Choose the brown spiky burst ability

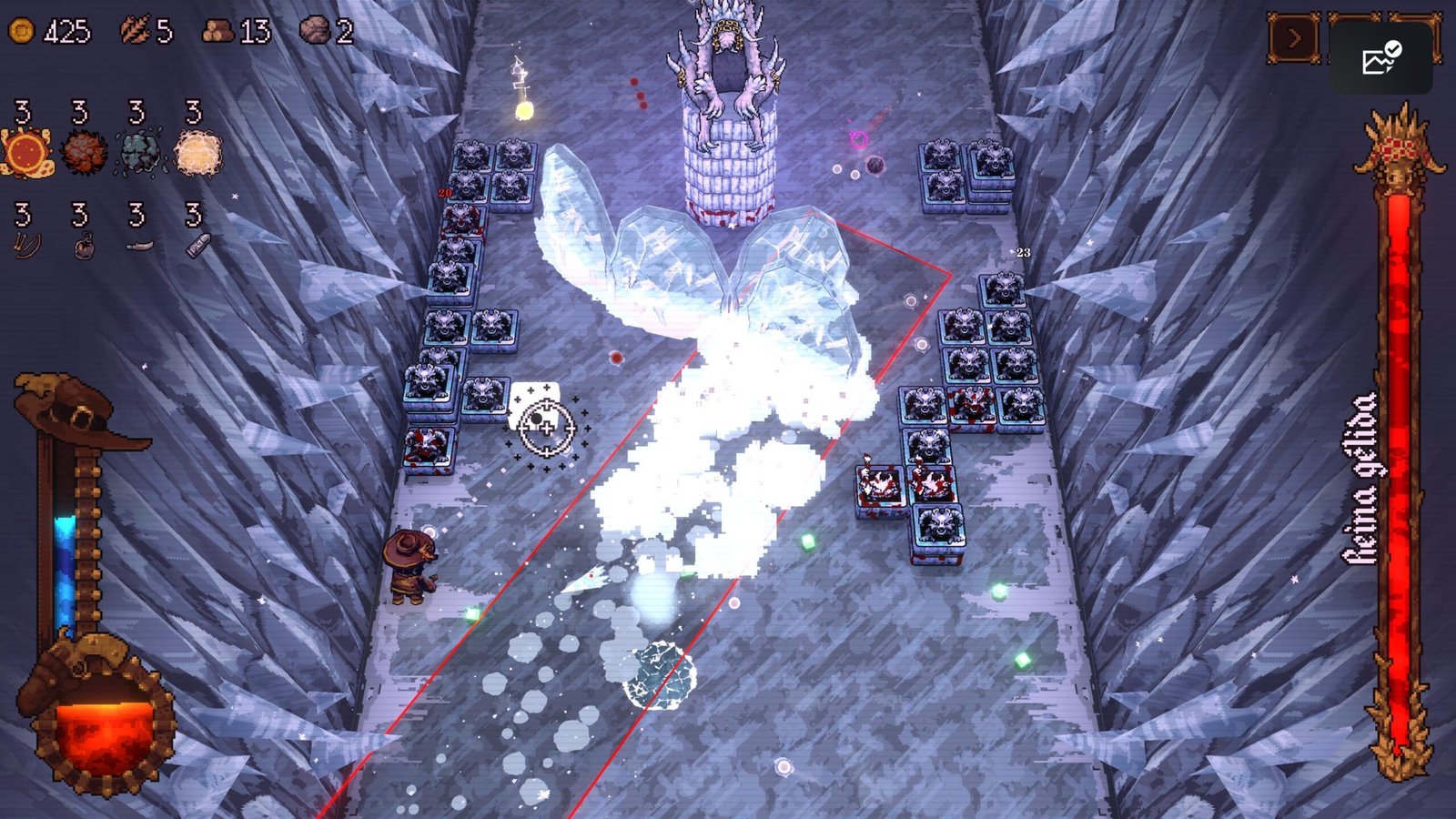tap(84, 152)
